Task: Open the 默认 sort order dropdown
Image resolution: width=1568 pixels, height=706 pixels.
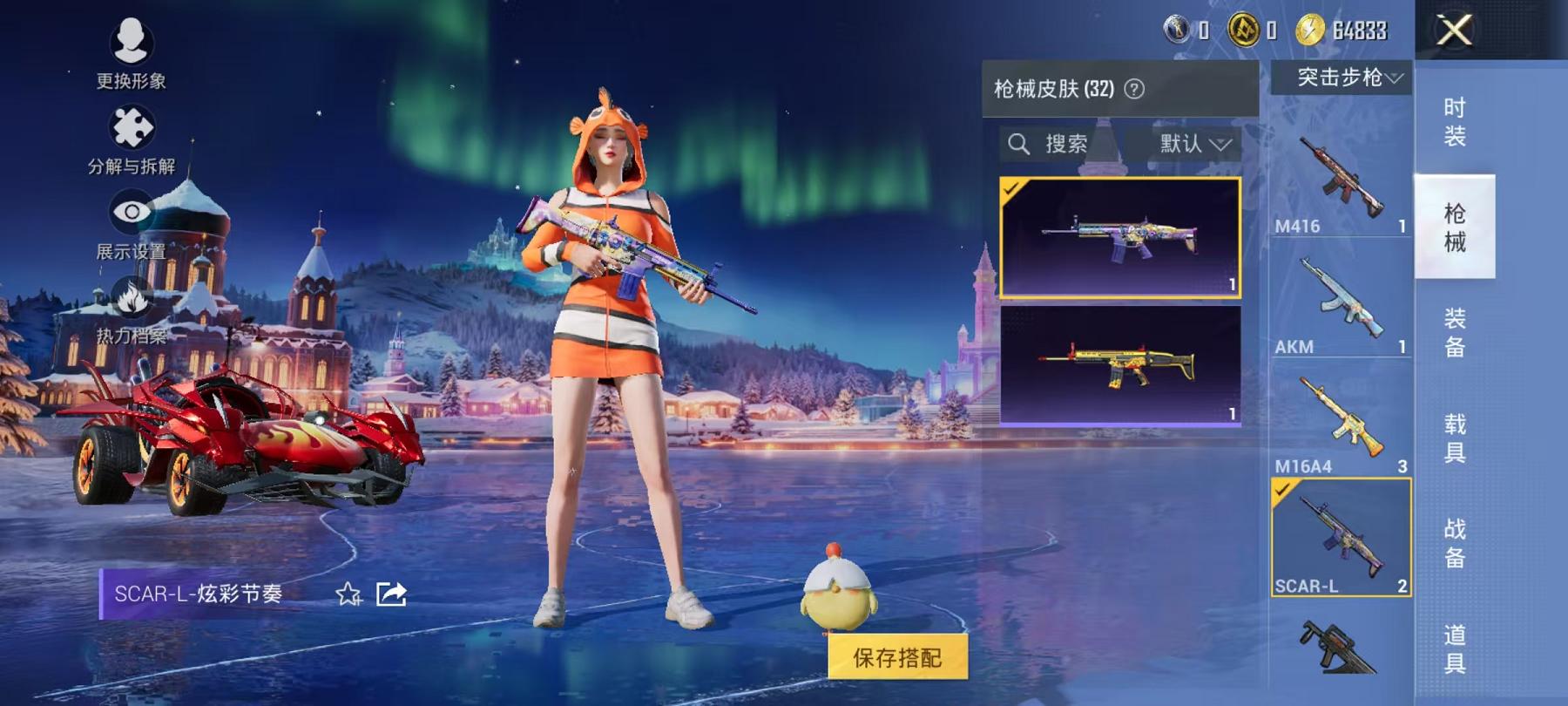Action: coord(1192,144)
